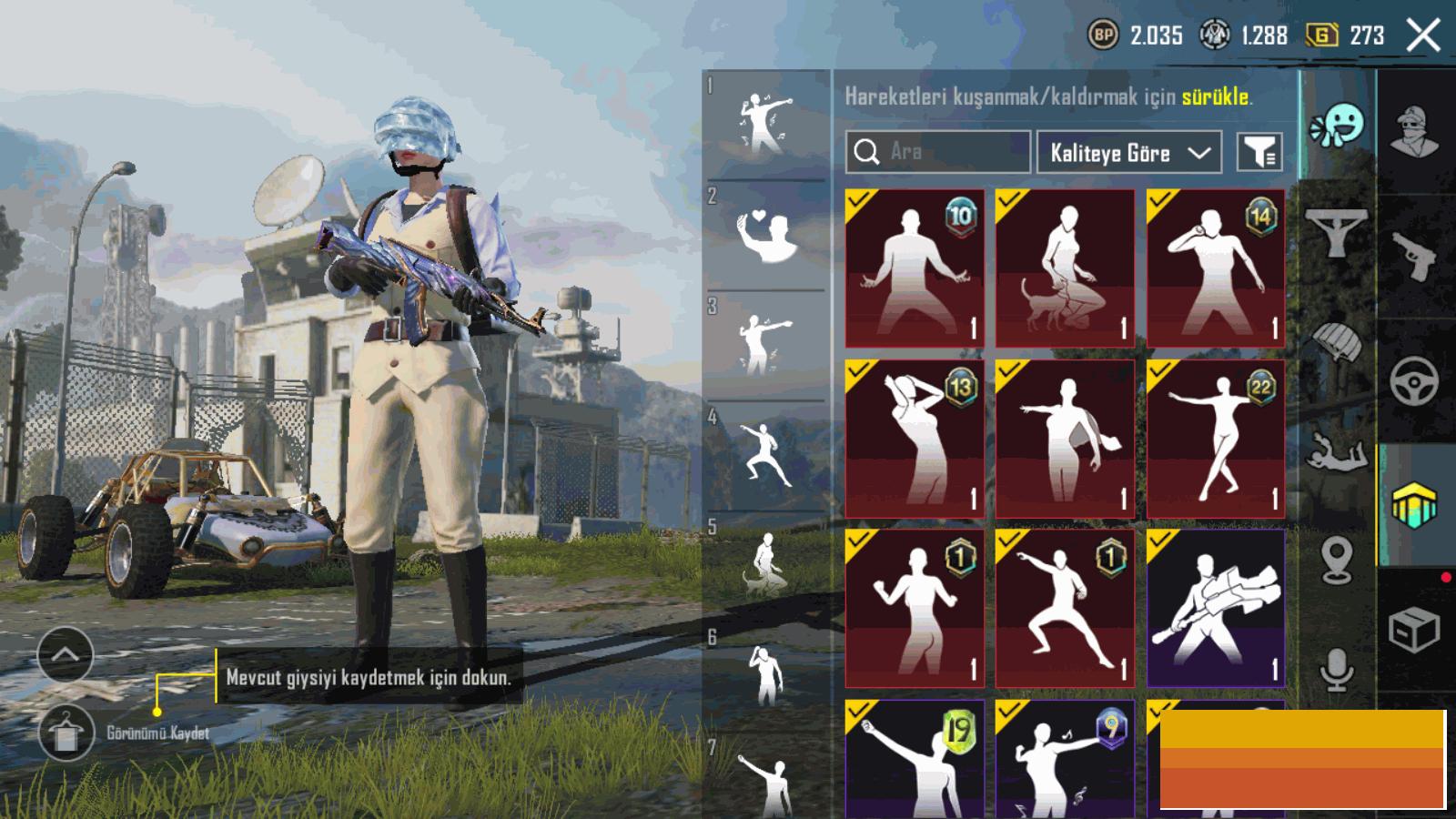Open the emote filter funnel button

pyautogui.click(x=1259, y=152)
